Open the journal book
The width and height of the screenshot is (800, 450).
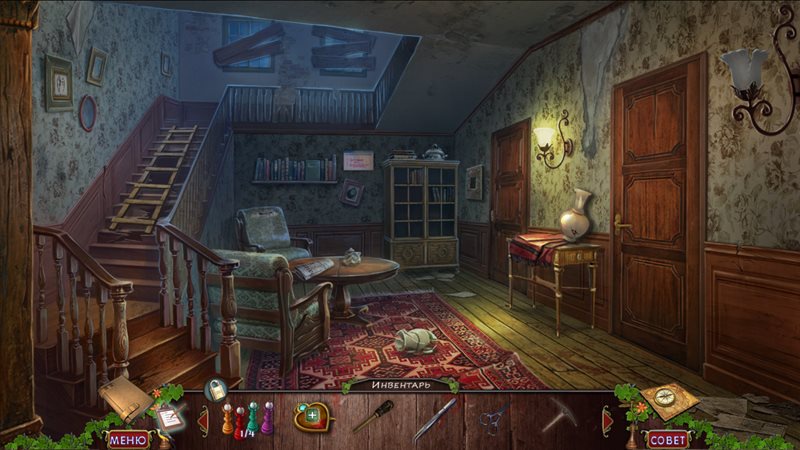(124, 398)
